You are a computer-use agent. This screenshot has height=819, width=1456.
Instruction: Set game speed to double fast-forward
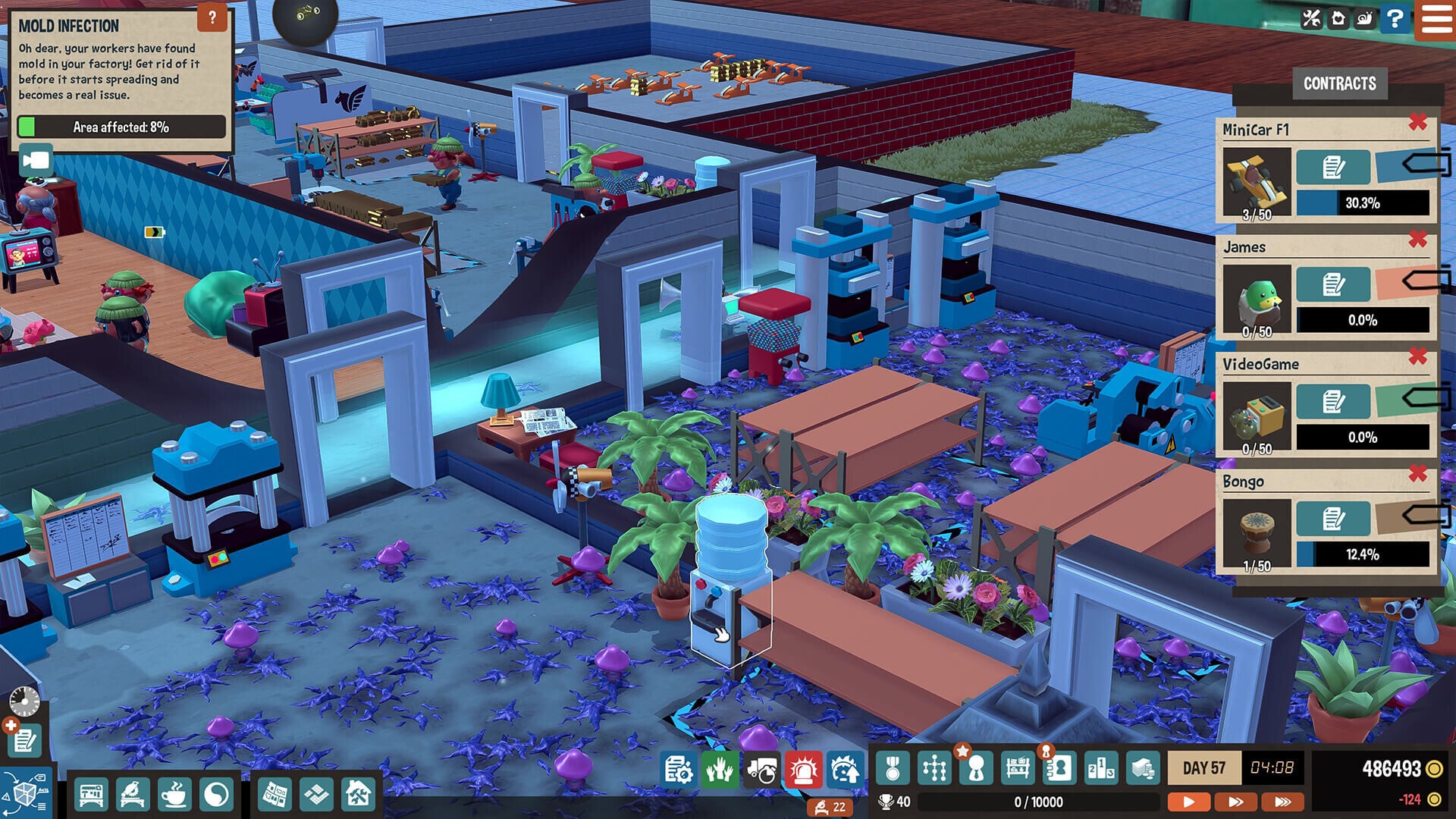(x=1235, y=802)
